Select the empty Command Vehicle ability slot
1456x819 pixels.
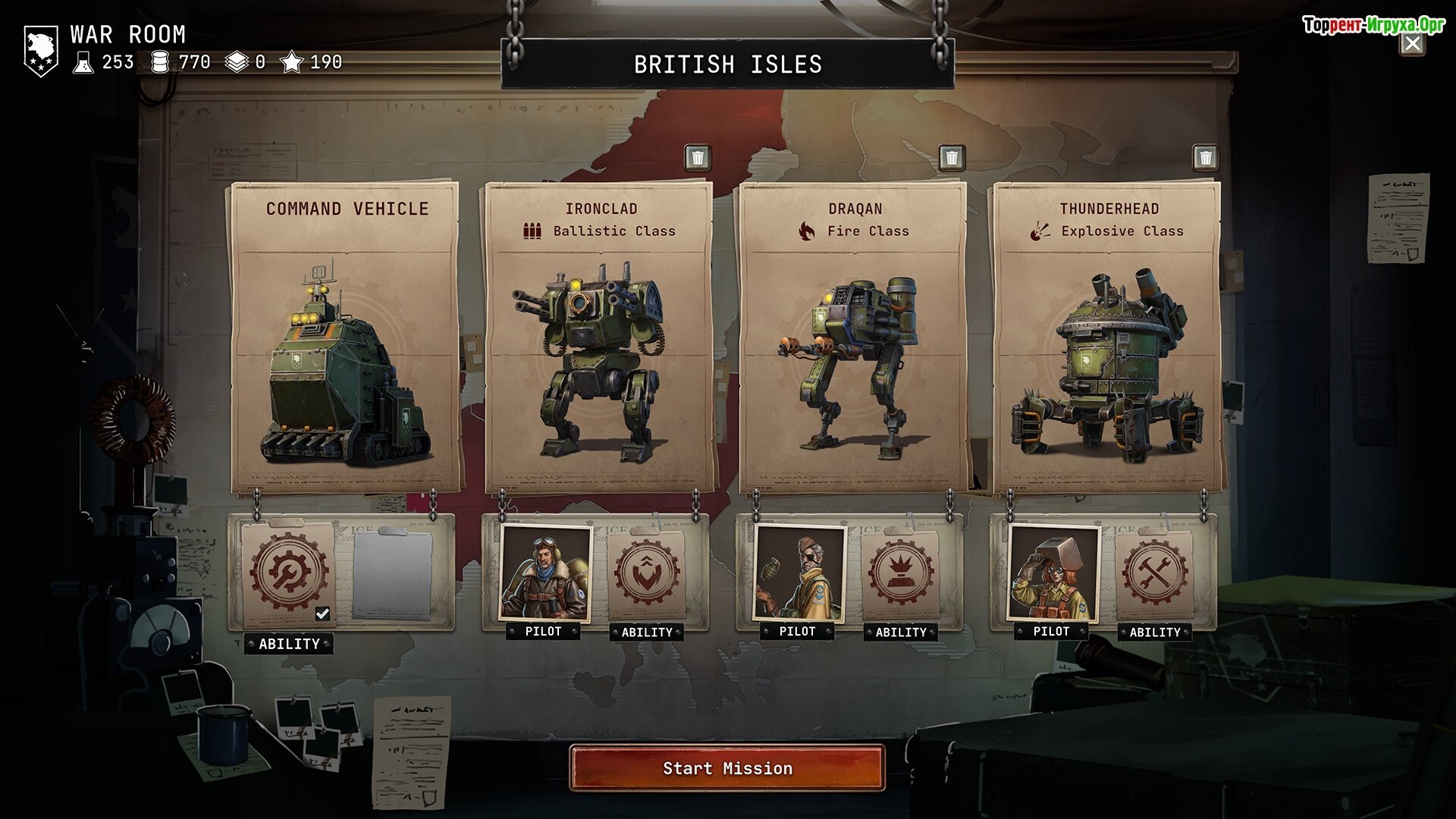tap(392, 574)
